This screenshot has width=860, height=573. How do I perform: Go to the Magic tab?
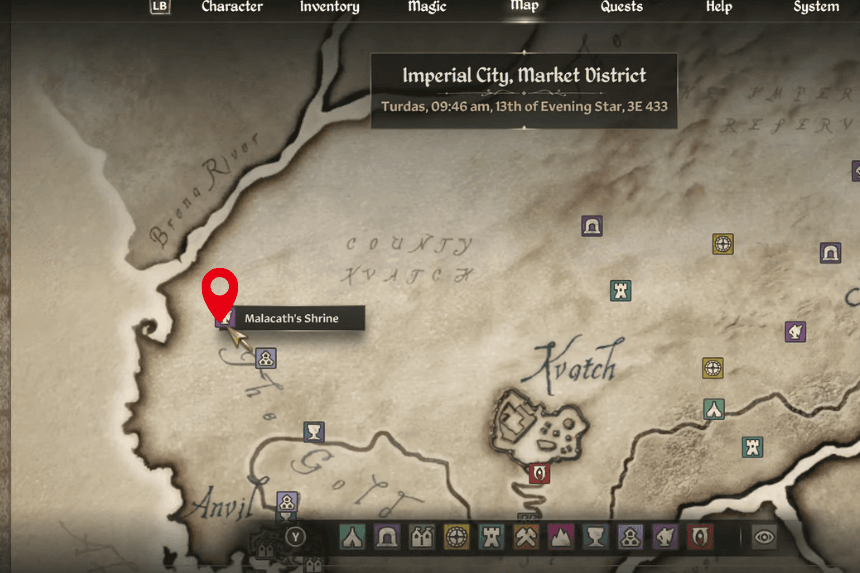(x=427, y=7)
